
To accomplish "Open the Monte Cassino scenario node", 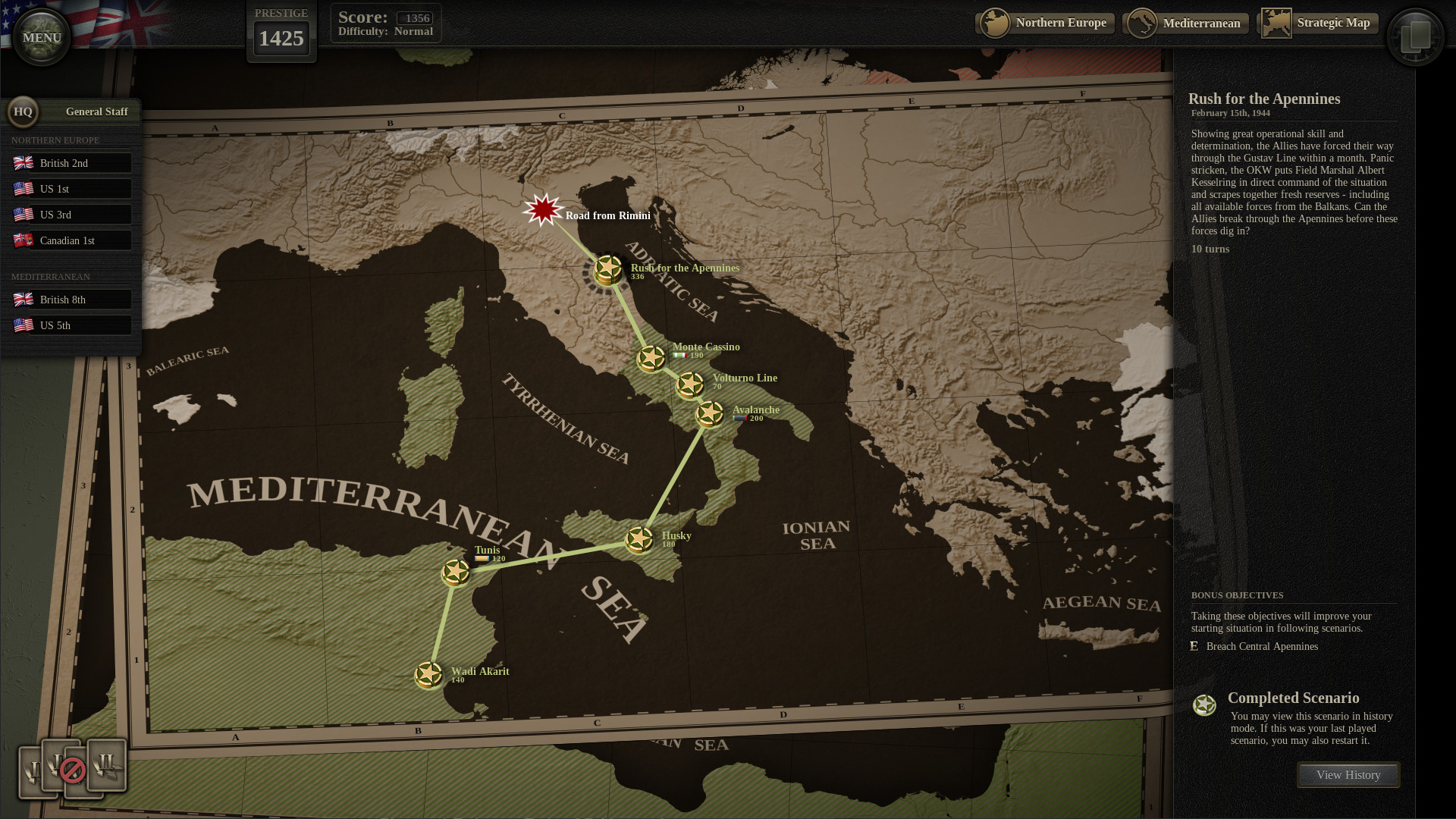I will coord(650,357).
